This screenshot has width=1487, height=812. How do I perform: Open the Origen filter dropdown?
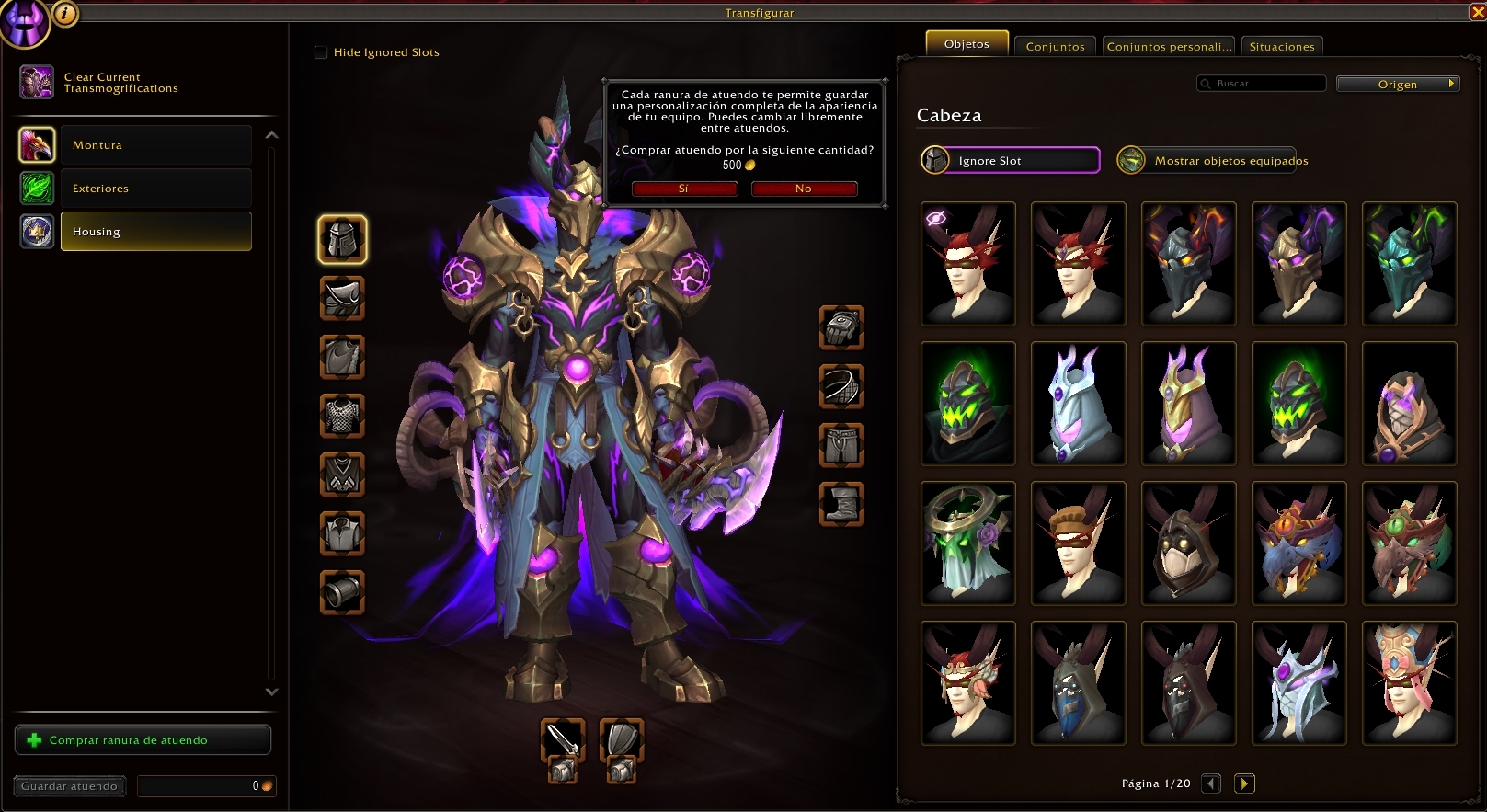1398,84
